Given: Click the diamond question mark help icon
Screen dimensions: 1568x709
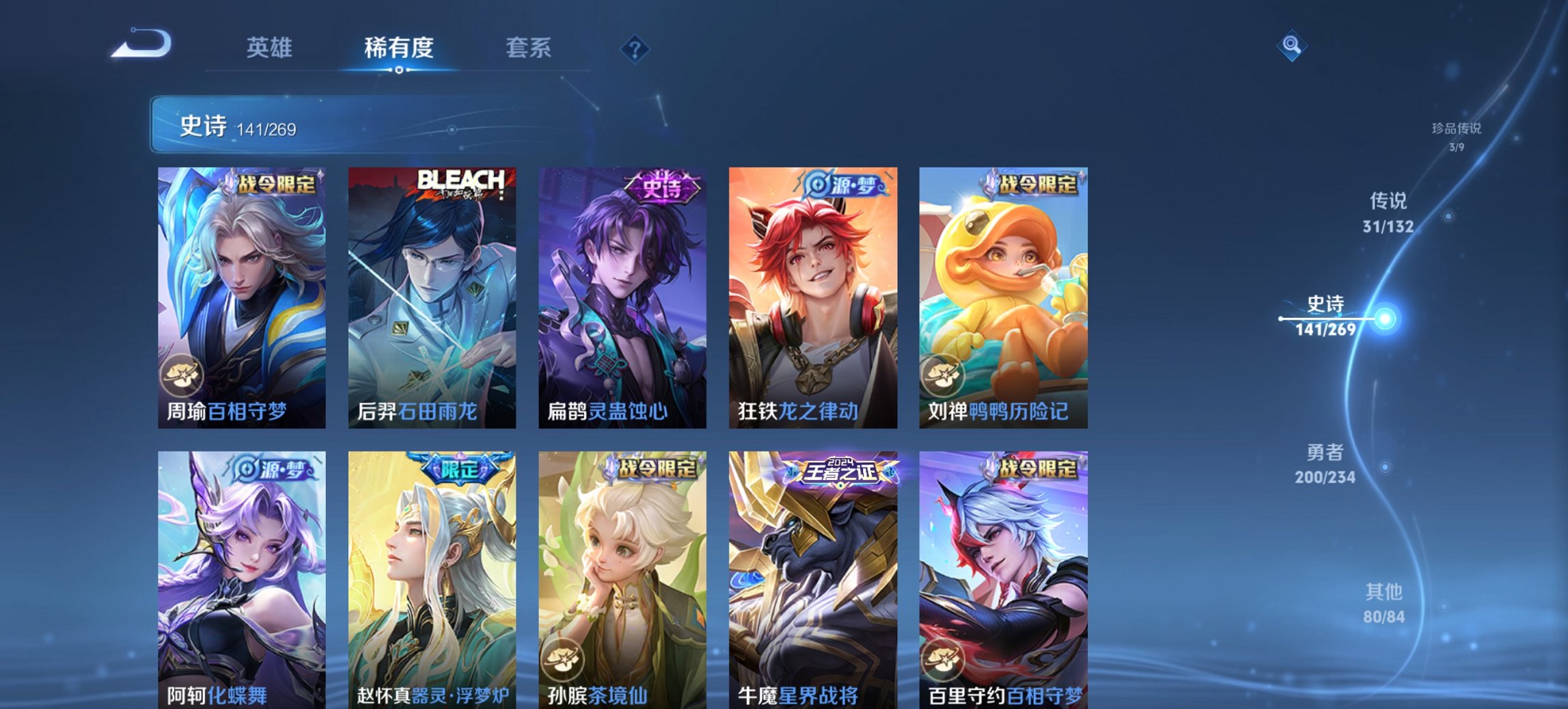Looking at the screenshot, I should coord(635,48).
